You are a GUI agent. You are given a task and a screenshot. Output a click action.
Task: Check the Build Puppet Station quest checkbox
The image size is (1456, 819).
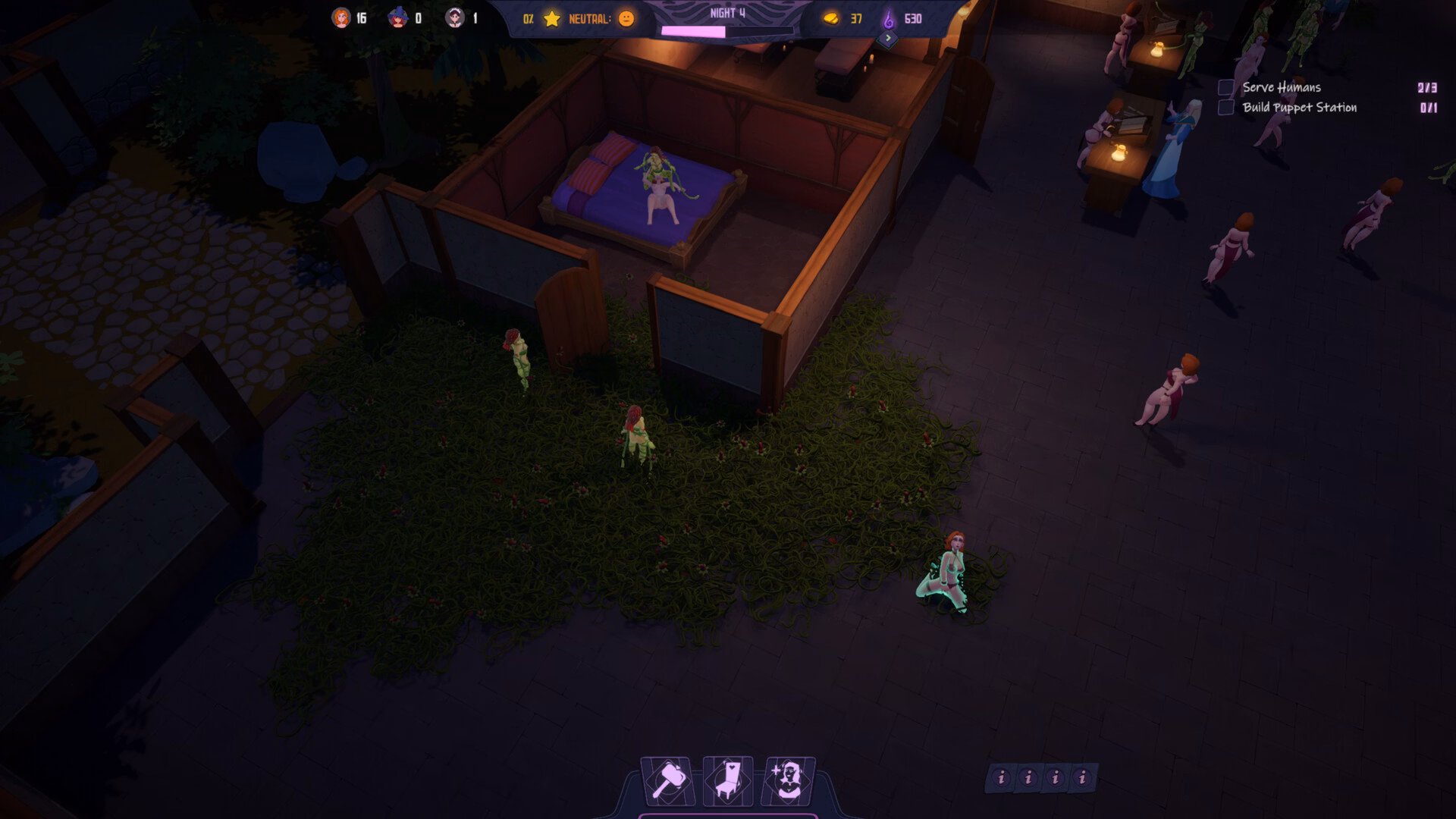click(1225, 108)
